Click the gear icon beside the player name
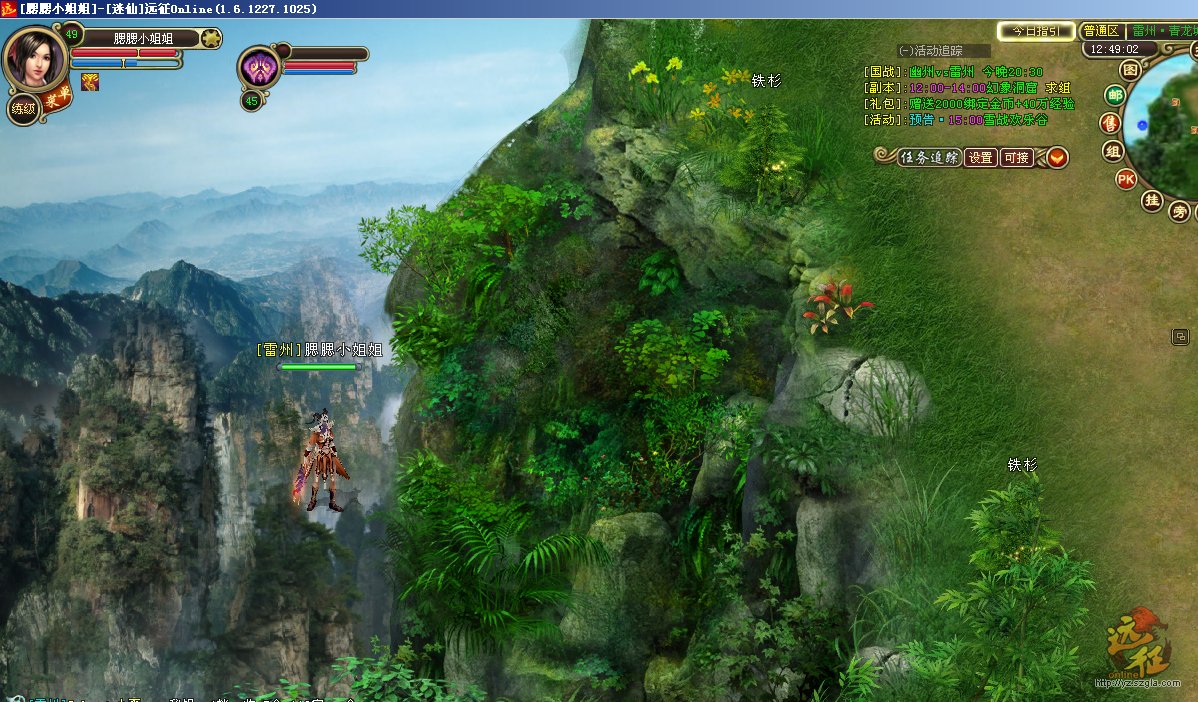The image size is (1198, 702). point(210,39)
